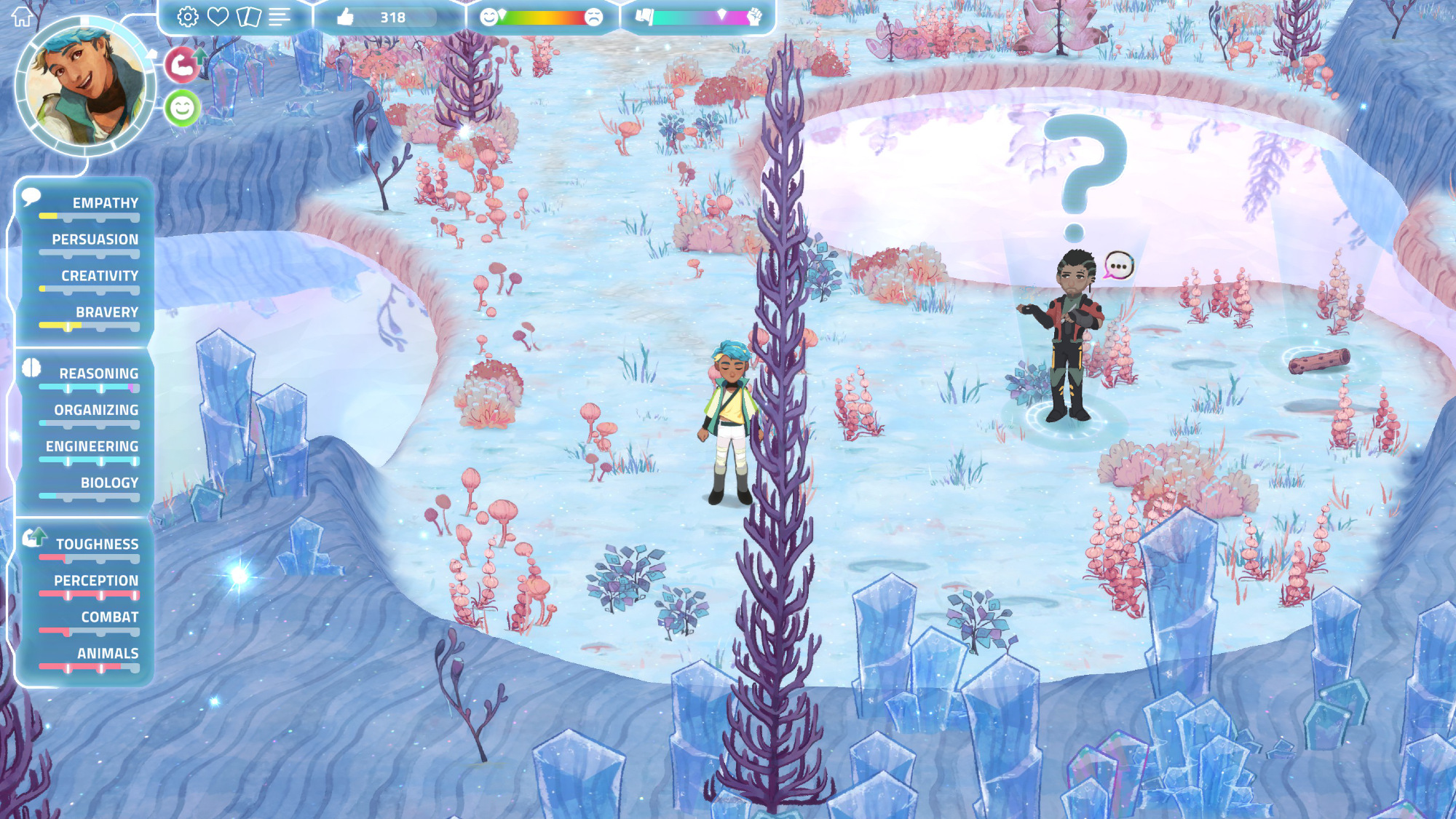Select the Creativity skill row
This screenshot has height=819, width=1456.
click(x=88, y=280)
